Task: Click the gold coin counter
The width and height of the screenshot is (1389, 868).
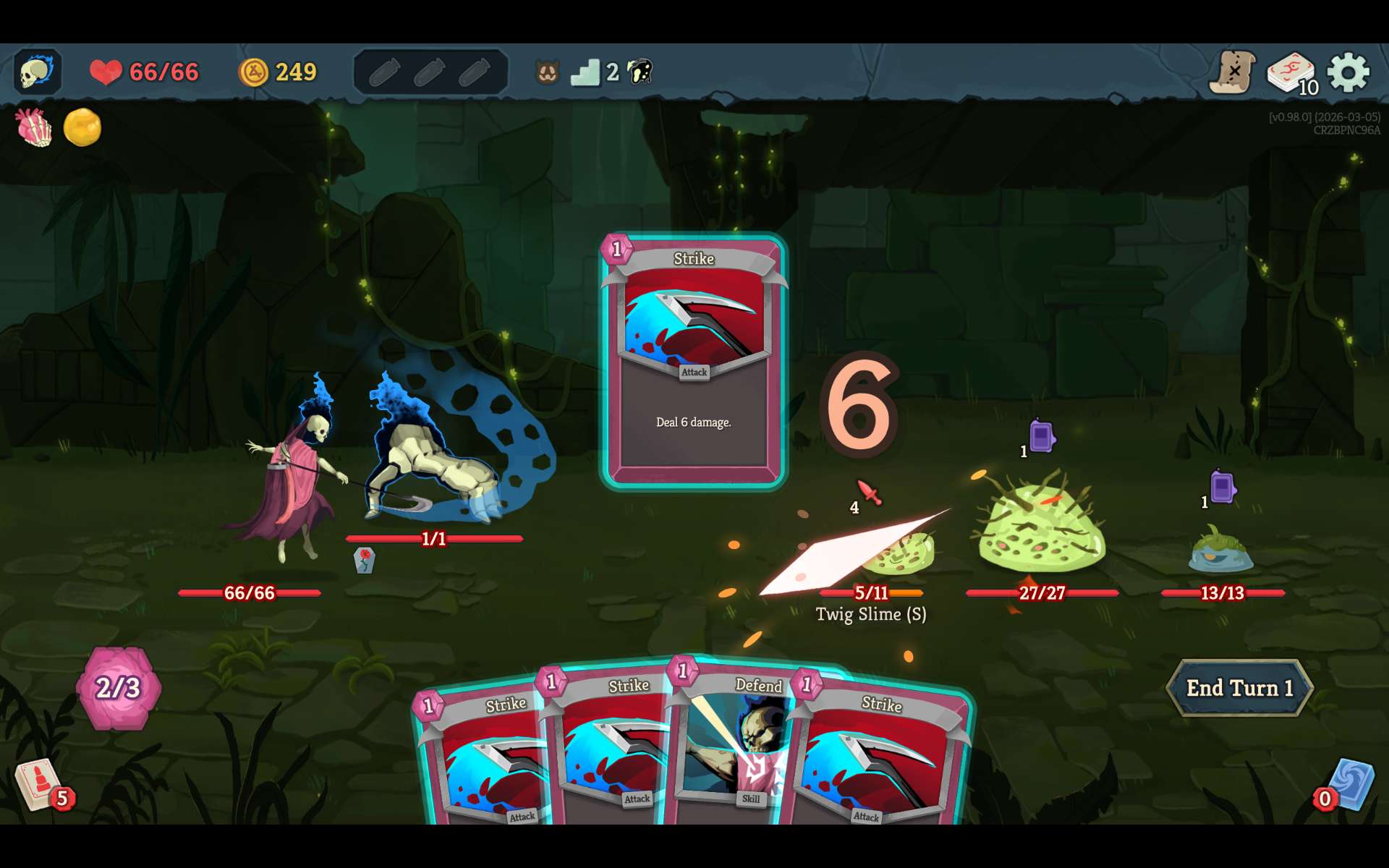Action: [x=278, y=72]
